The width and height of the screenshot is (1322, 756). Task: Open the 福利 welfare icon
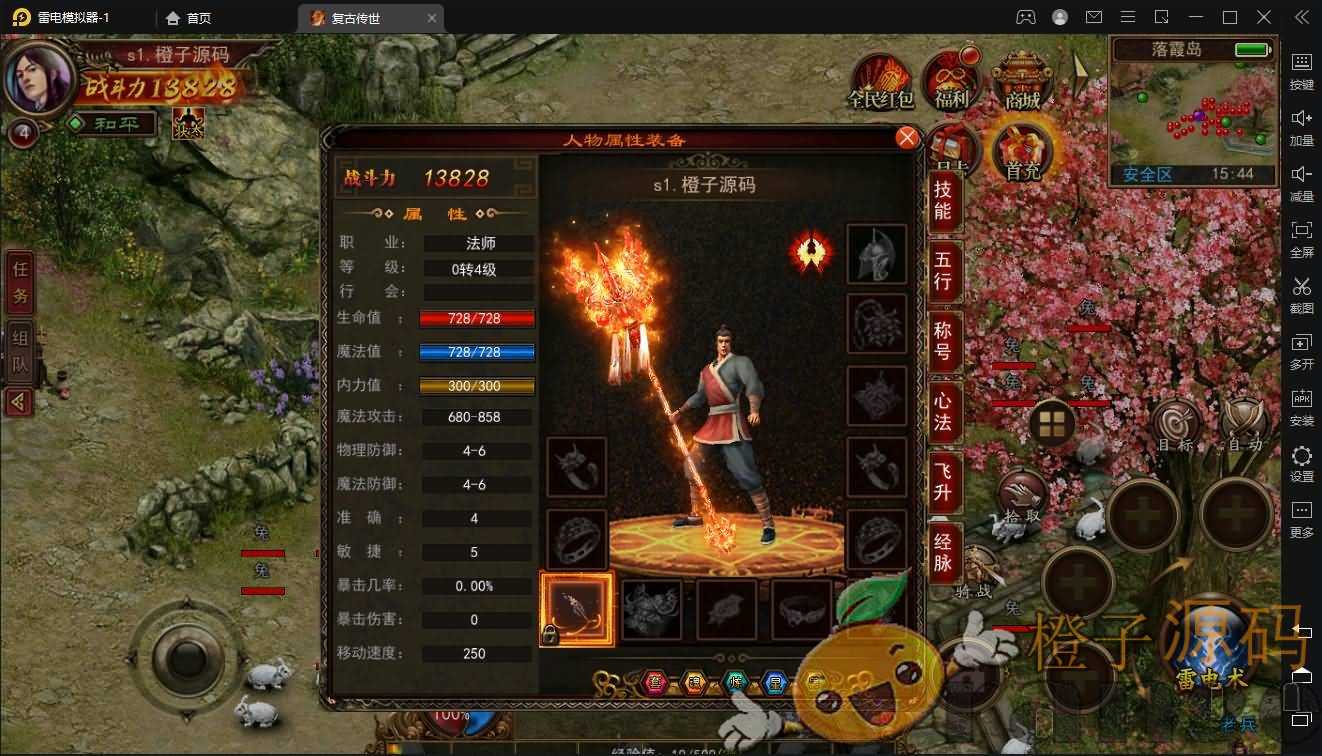click(952, 75)
